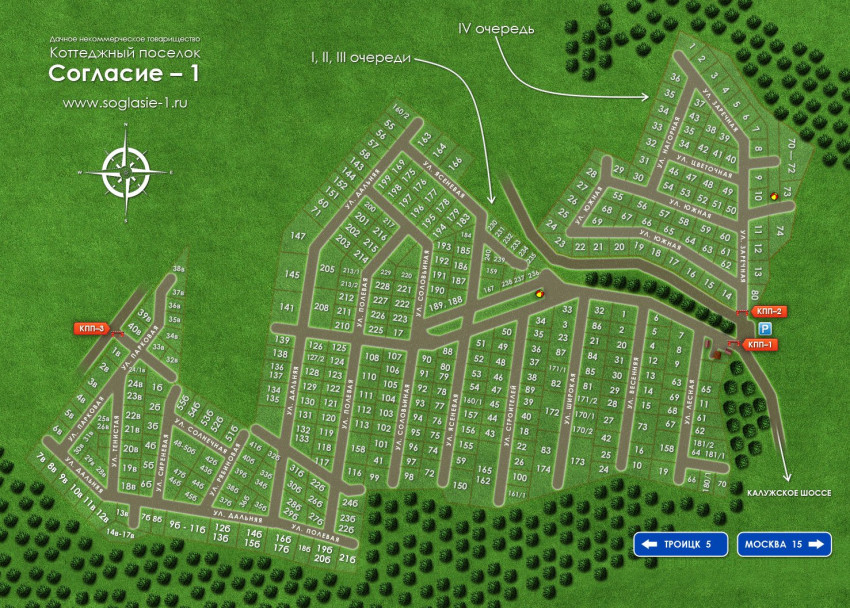Click the blue parking P icon
Screen dimensions: 850x608
pos(765,328)
